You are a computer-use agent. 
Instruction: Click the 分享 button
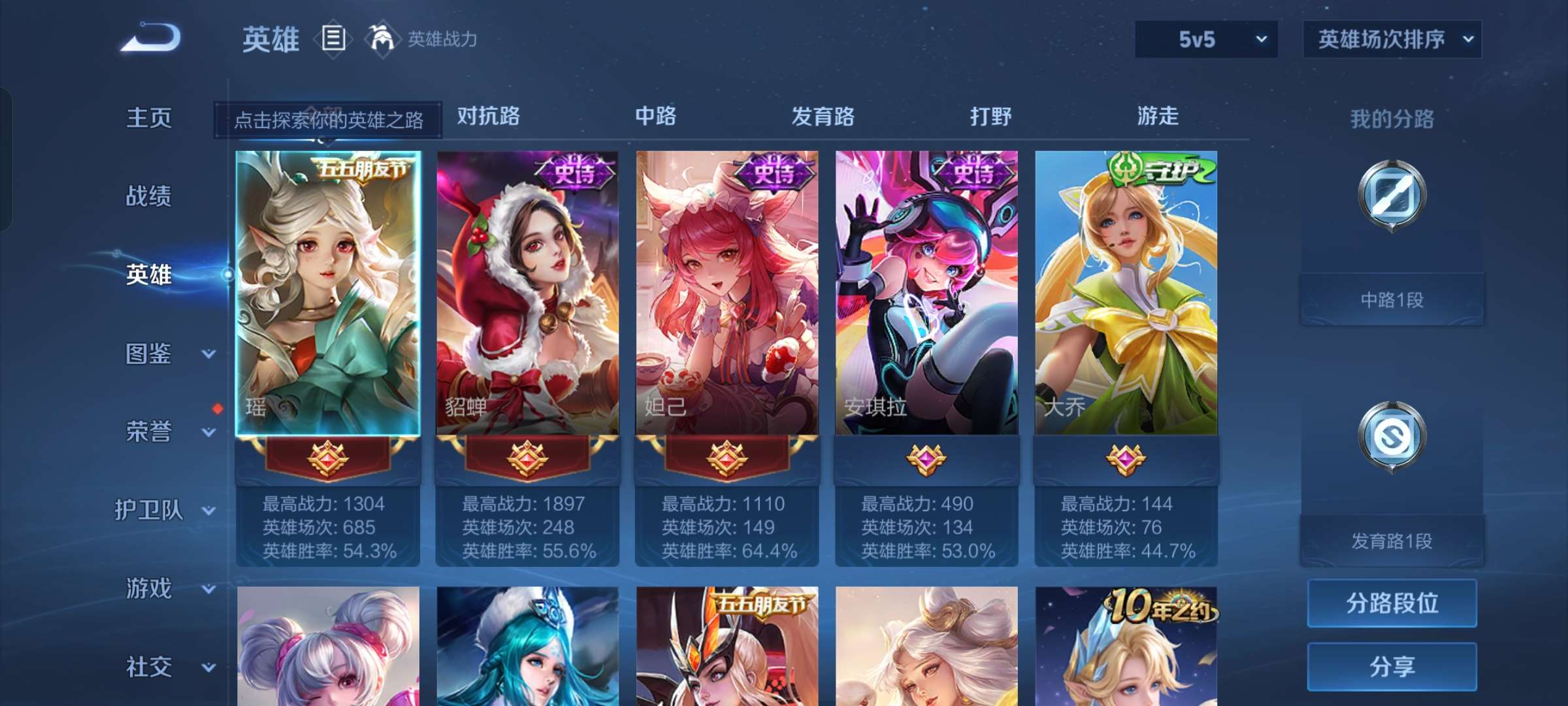point(1392,667)
